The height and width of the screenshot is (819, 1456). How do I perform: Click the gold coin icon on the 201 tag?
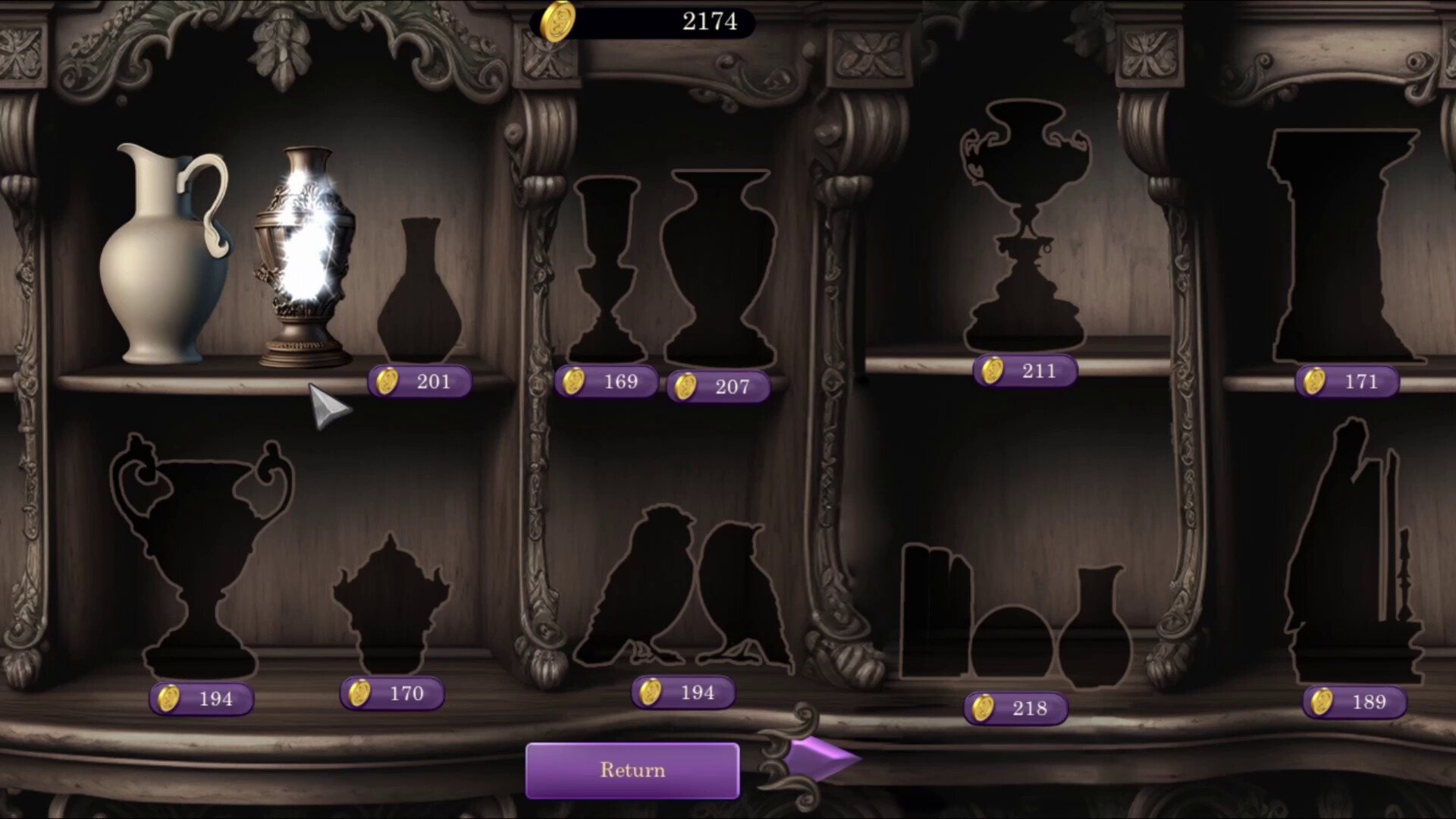388,381
